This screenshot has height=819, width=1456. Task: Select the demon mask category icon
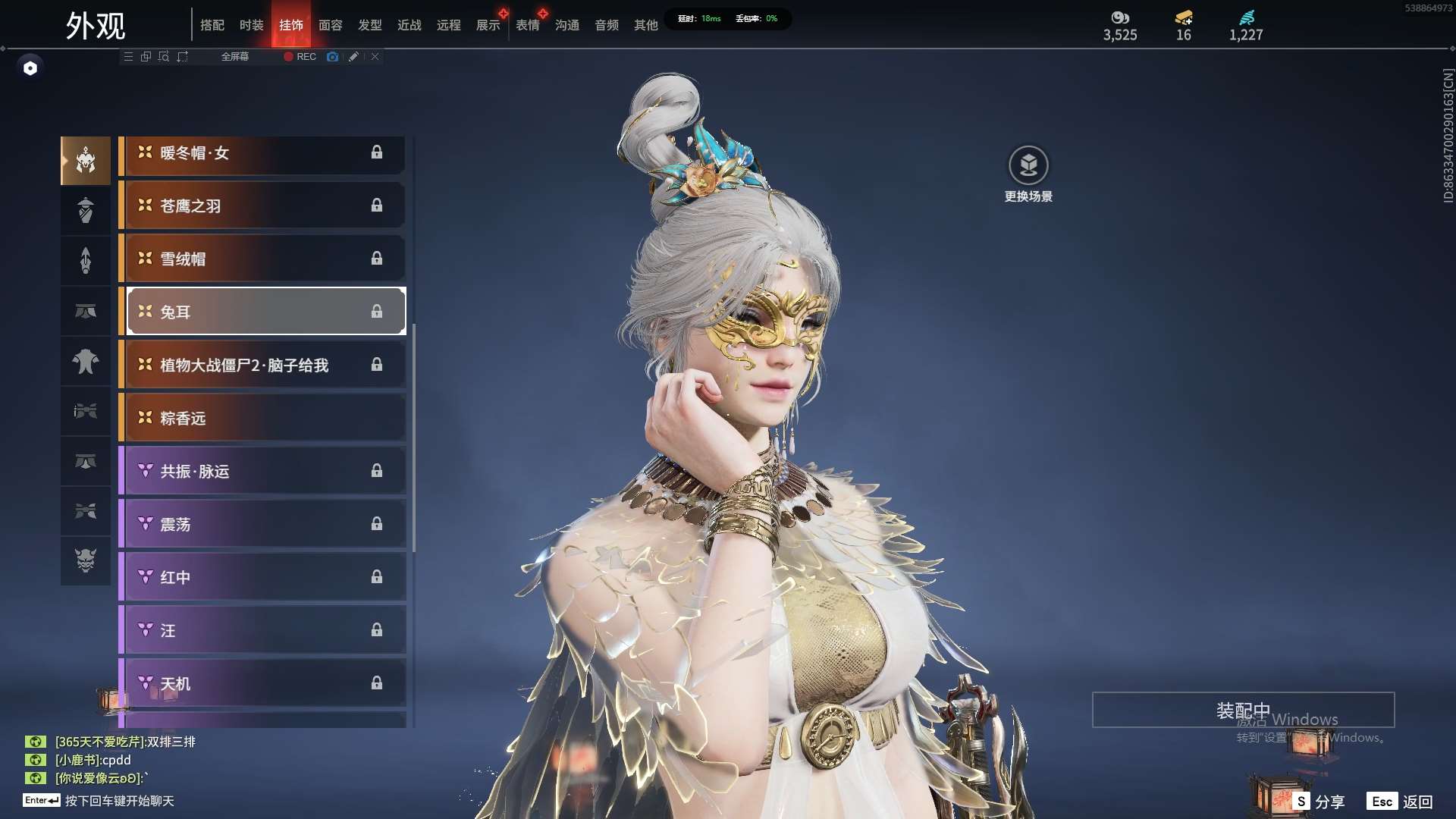click(x=86, y=560)
